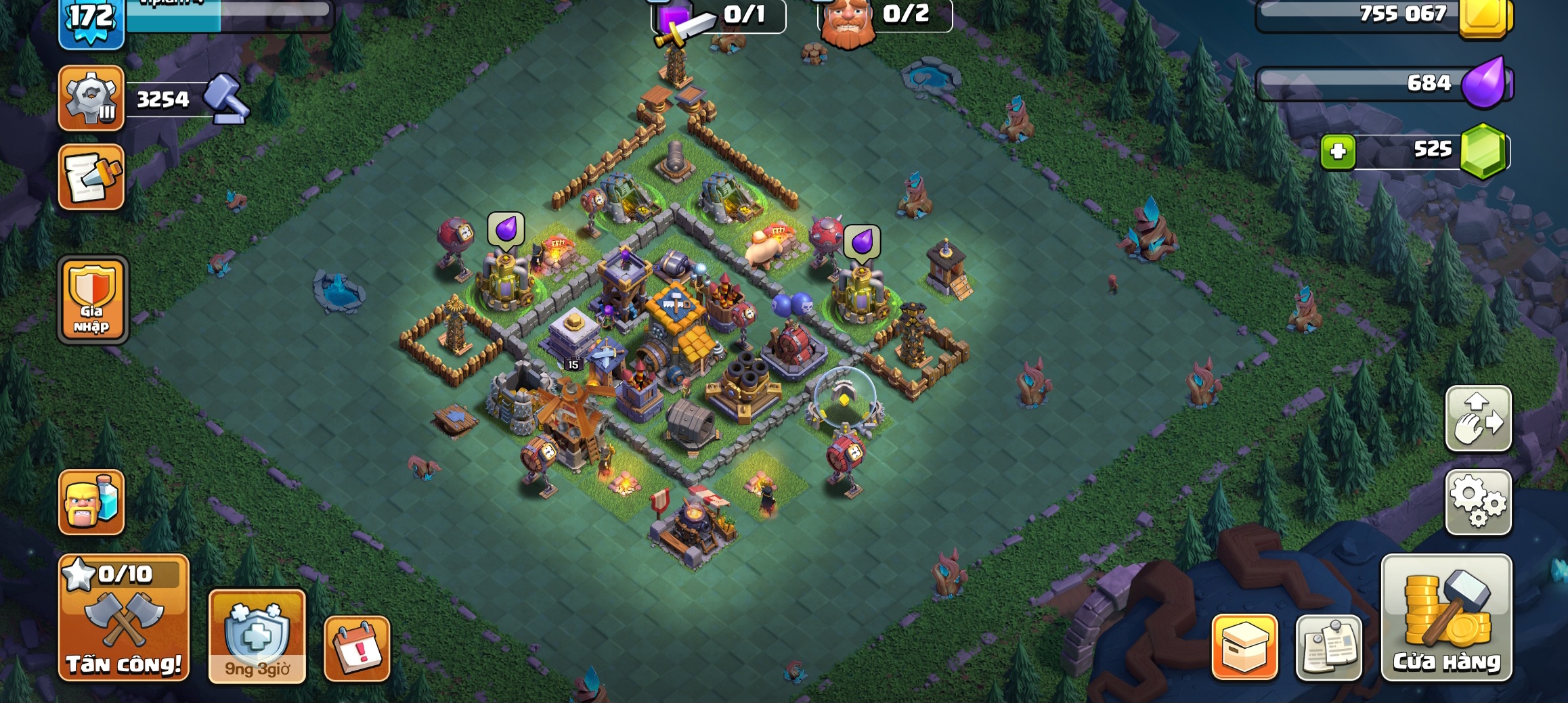Open the gear league badge icon
1568x703 pixels.
coord(91,98)
